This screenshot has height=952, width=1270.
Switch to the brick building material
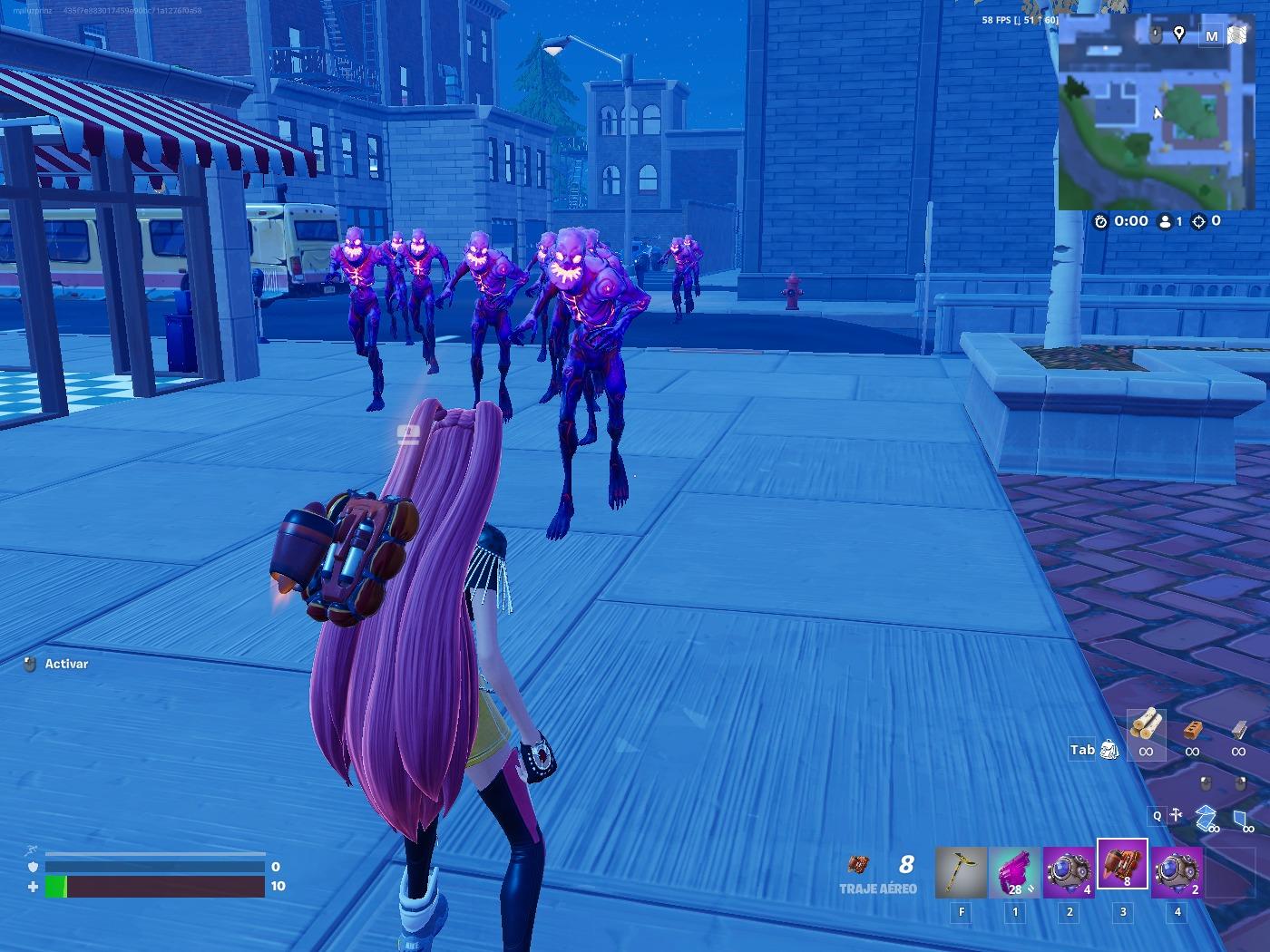[1192, 728]
